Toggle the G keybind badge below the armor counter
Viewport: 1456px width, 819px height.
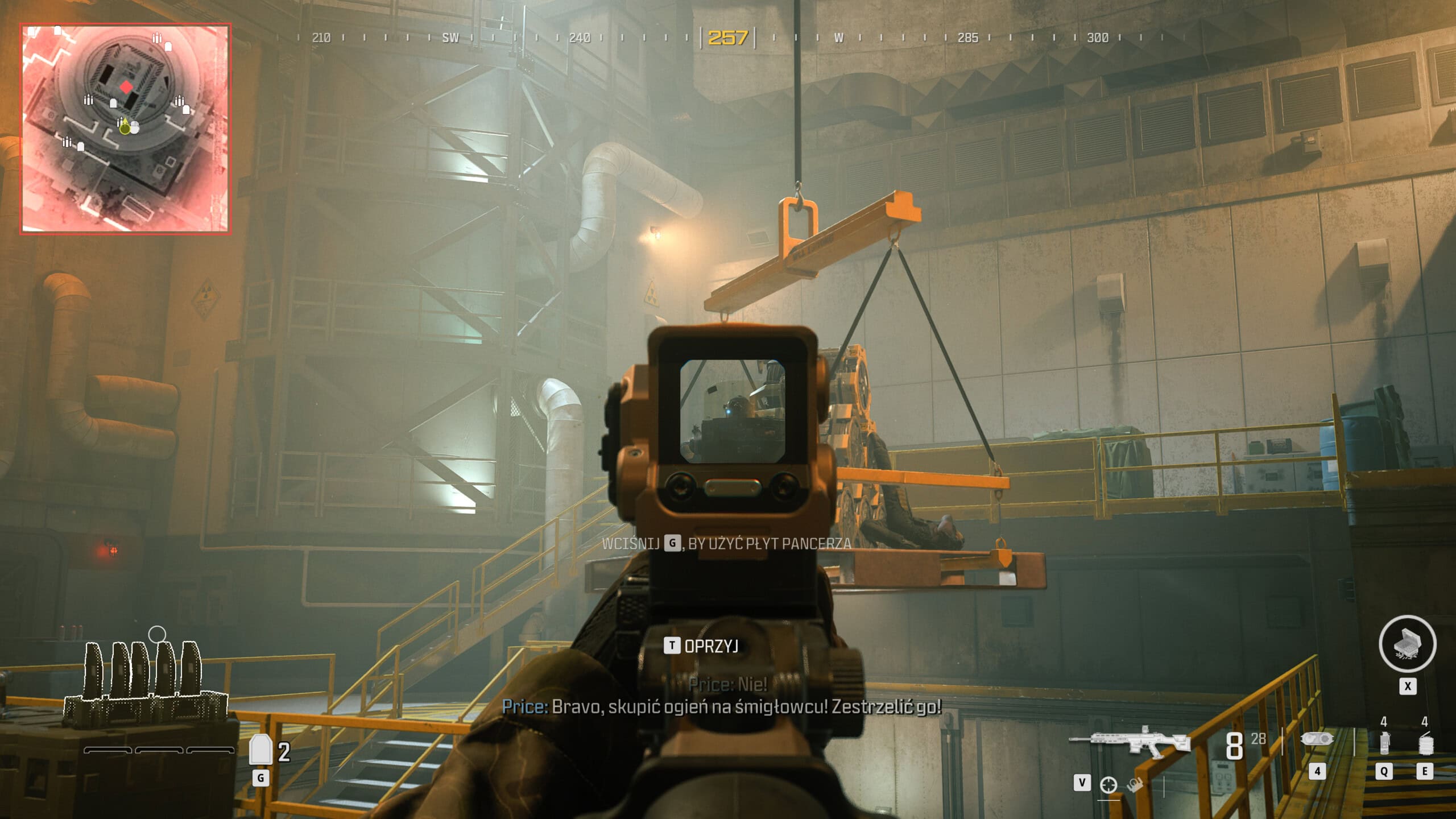pyautogui.click(x=261, y=777)
